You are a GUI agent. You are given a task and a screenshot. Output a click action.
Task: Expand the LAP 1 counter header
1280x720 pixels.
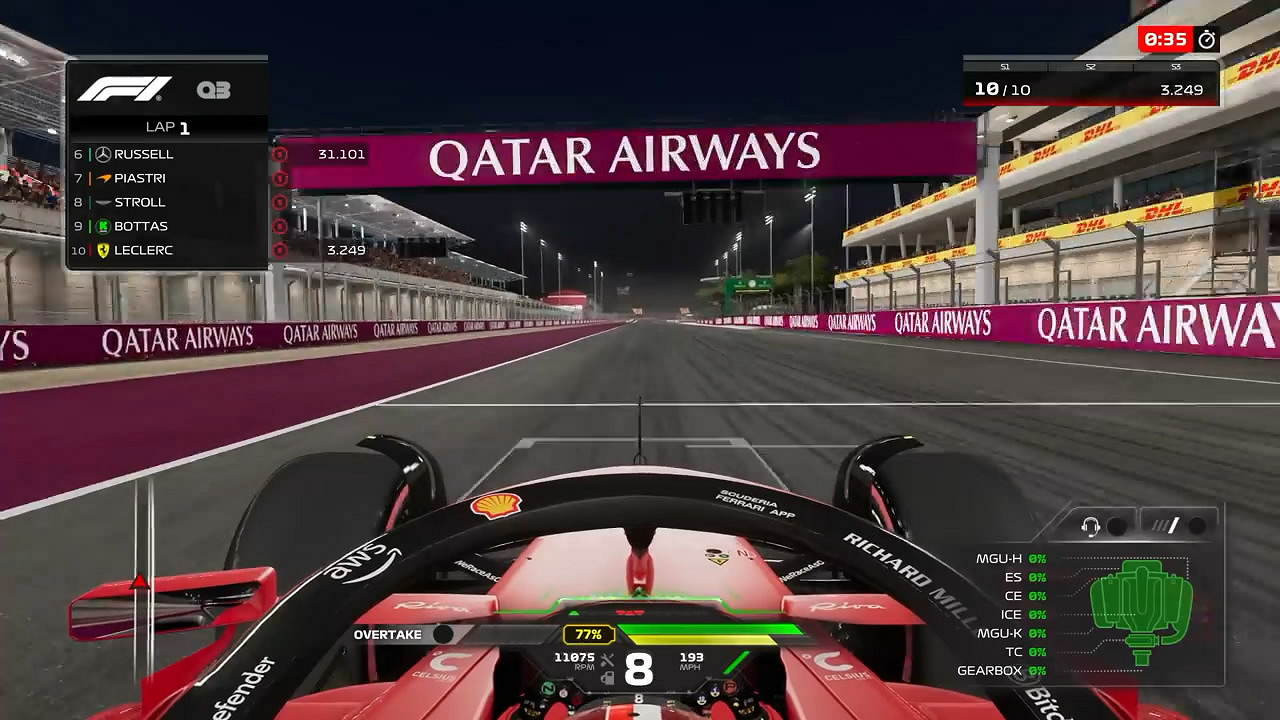167,126
